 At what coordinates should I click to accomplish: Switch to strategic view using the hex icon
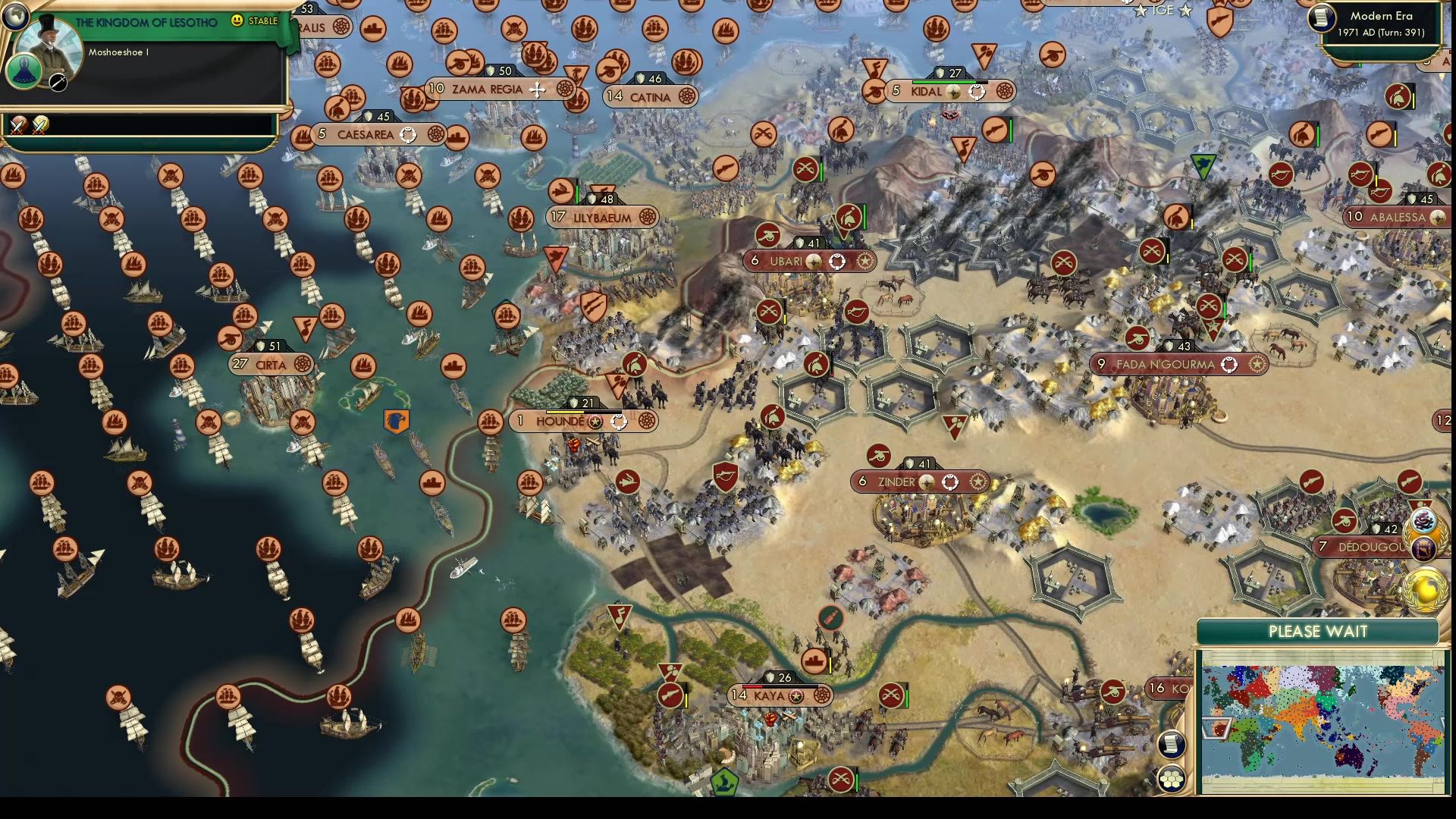click(1172, 779)
